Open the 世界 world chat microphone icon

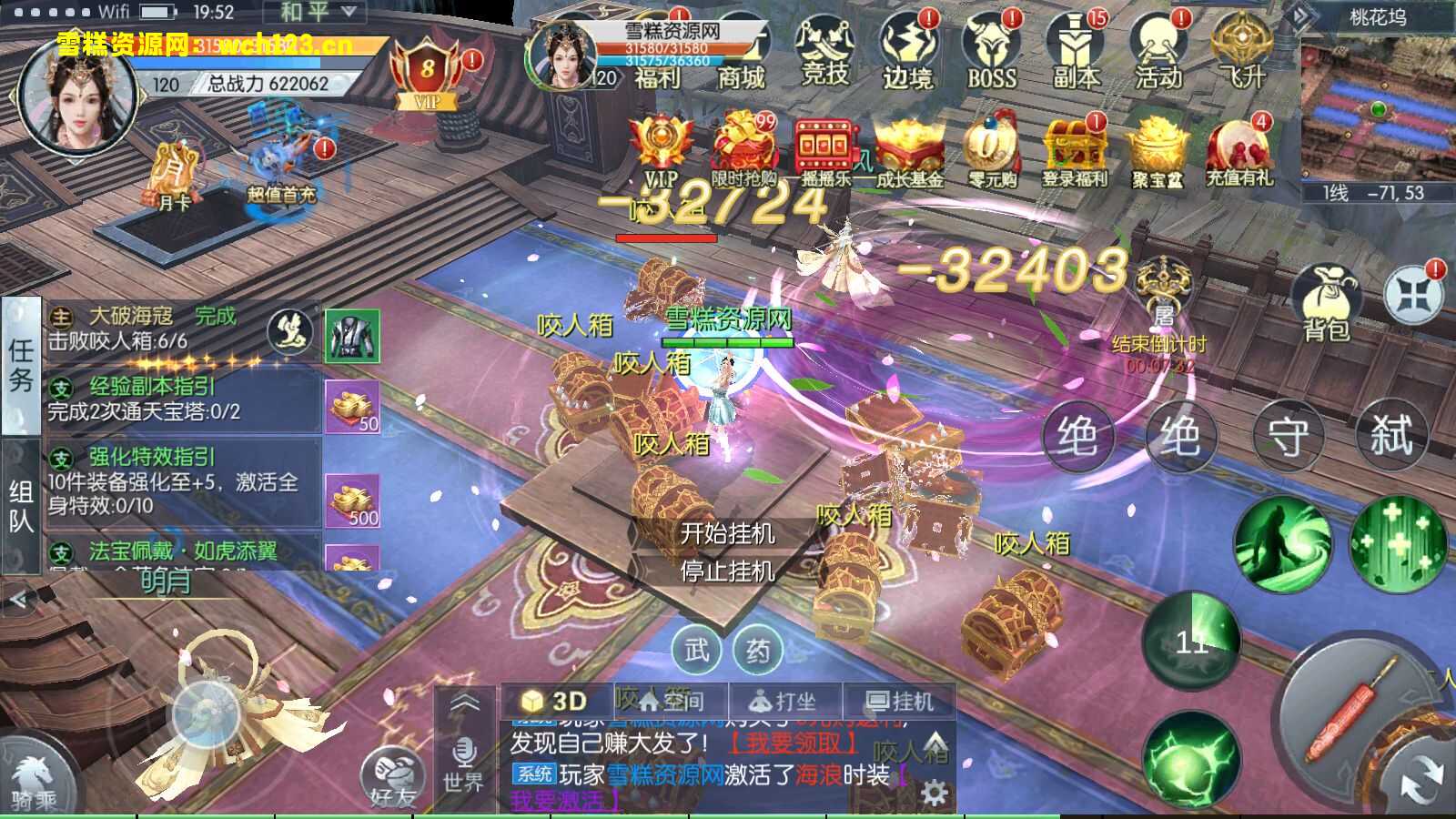pyautogui.click(x=464, y=757)
